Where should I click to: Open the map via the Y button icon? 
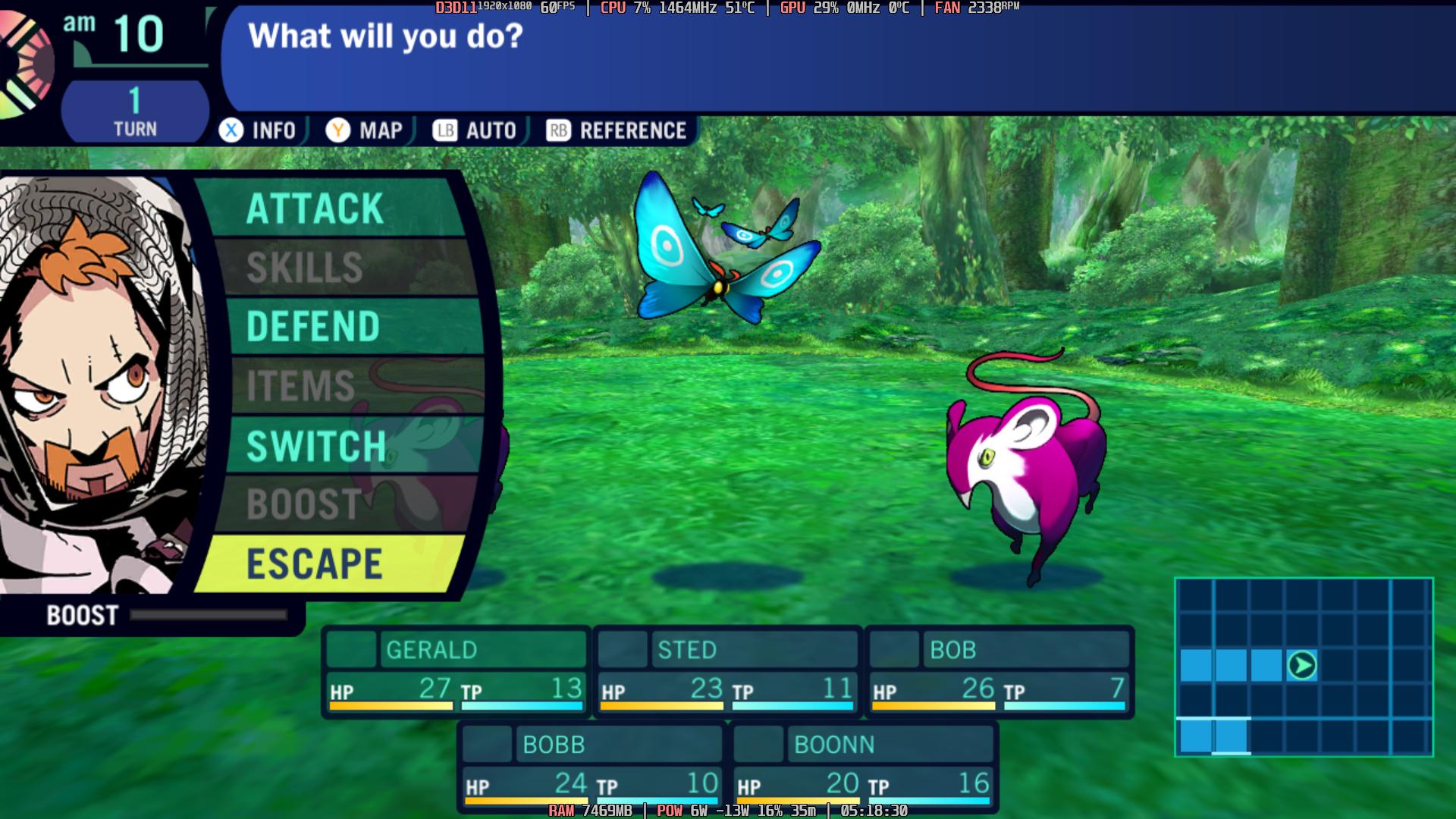[x=338, y=130]
